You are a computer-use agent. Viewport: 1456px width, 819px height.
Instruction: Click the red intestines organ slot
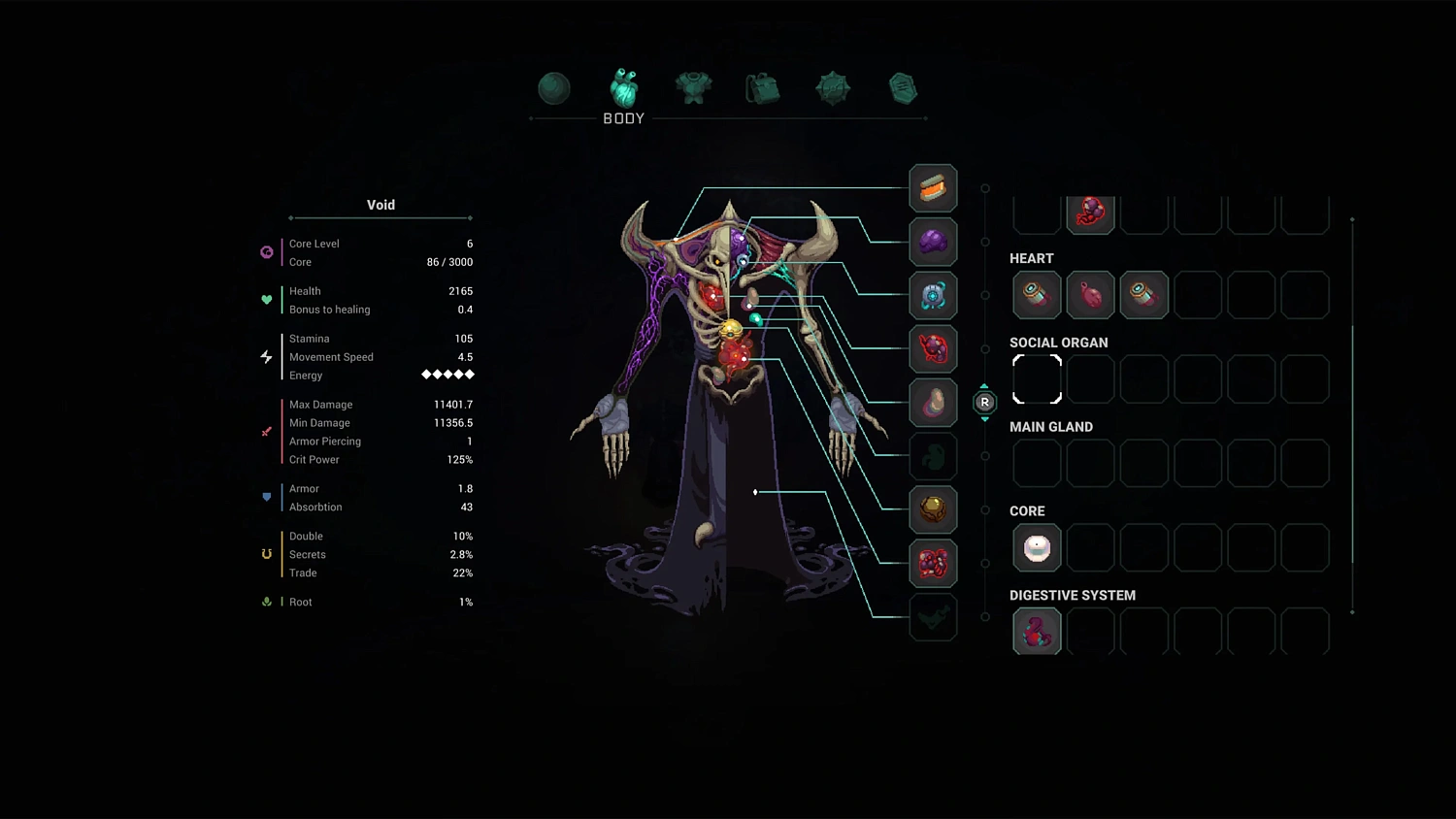click(933, 564)
